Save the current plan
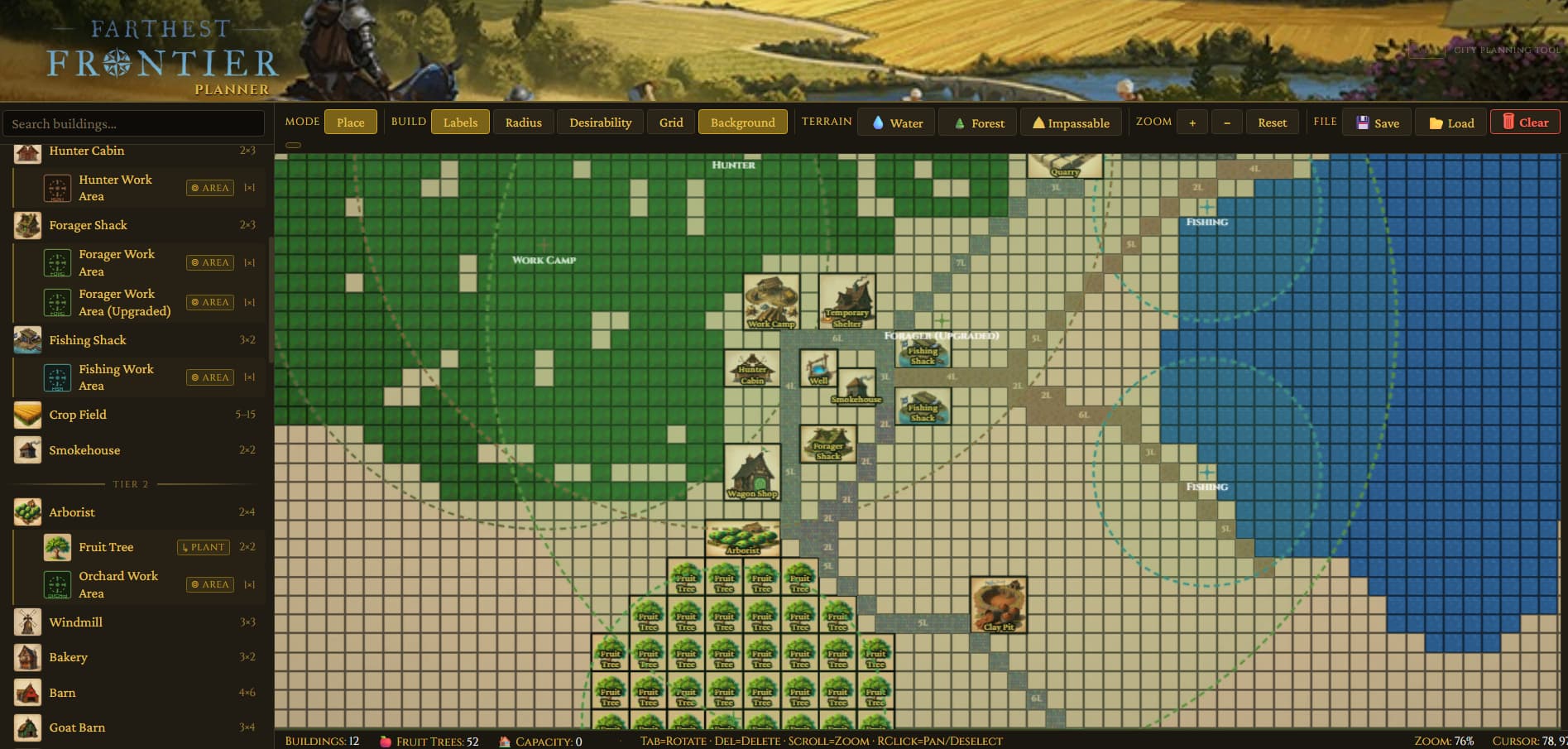This screenshot has height=749, width=1568. click(1377, 122)
